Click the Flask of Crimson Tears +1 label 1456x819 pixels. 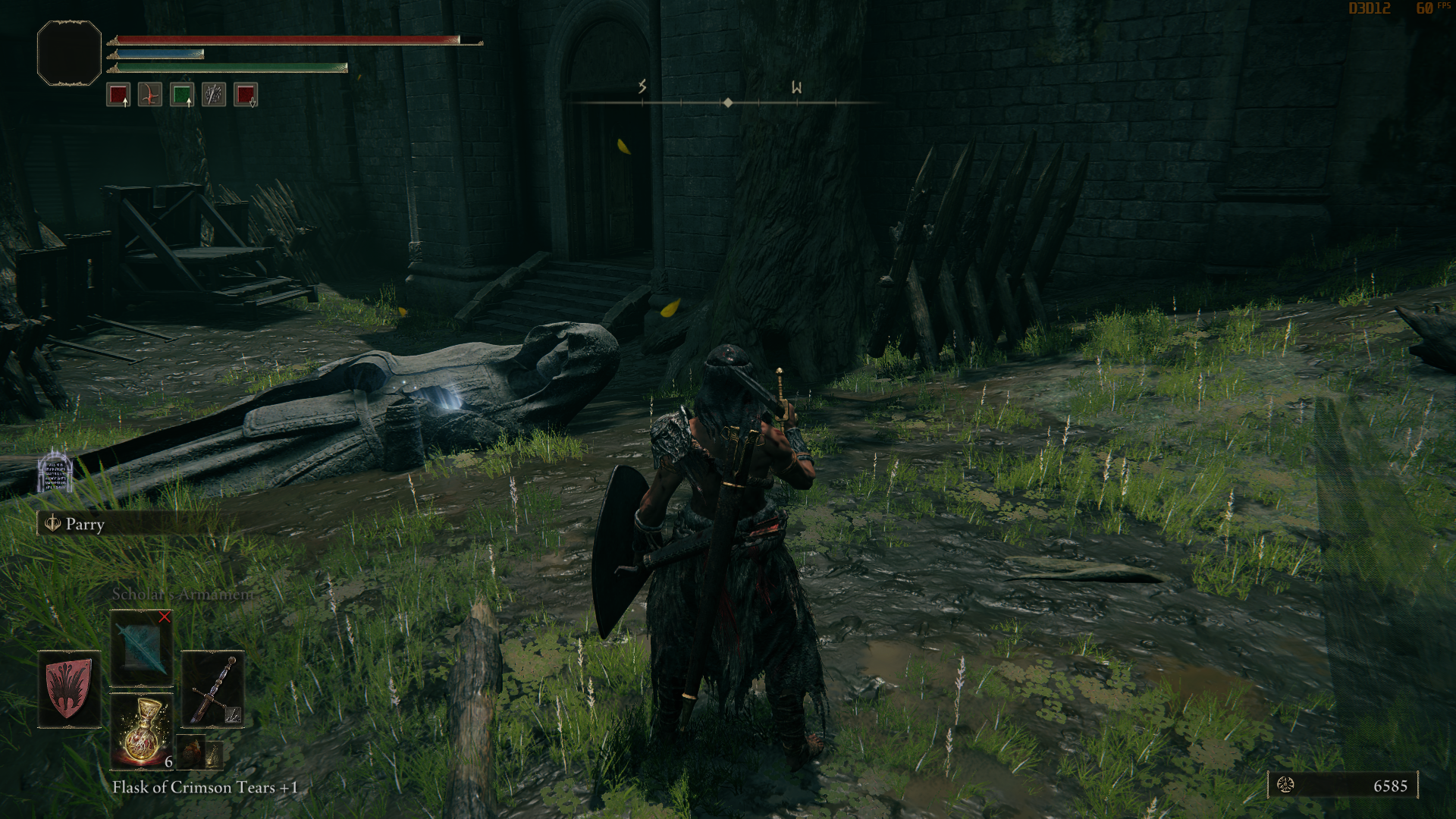202,787
